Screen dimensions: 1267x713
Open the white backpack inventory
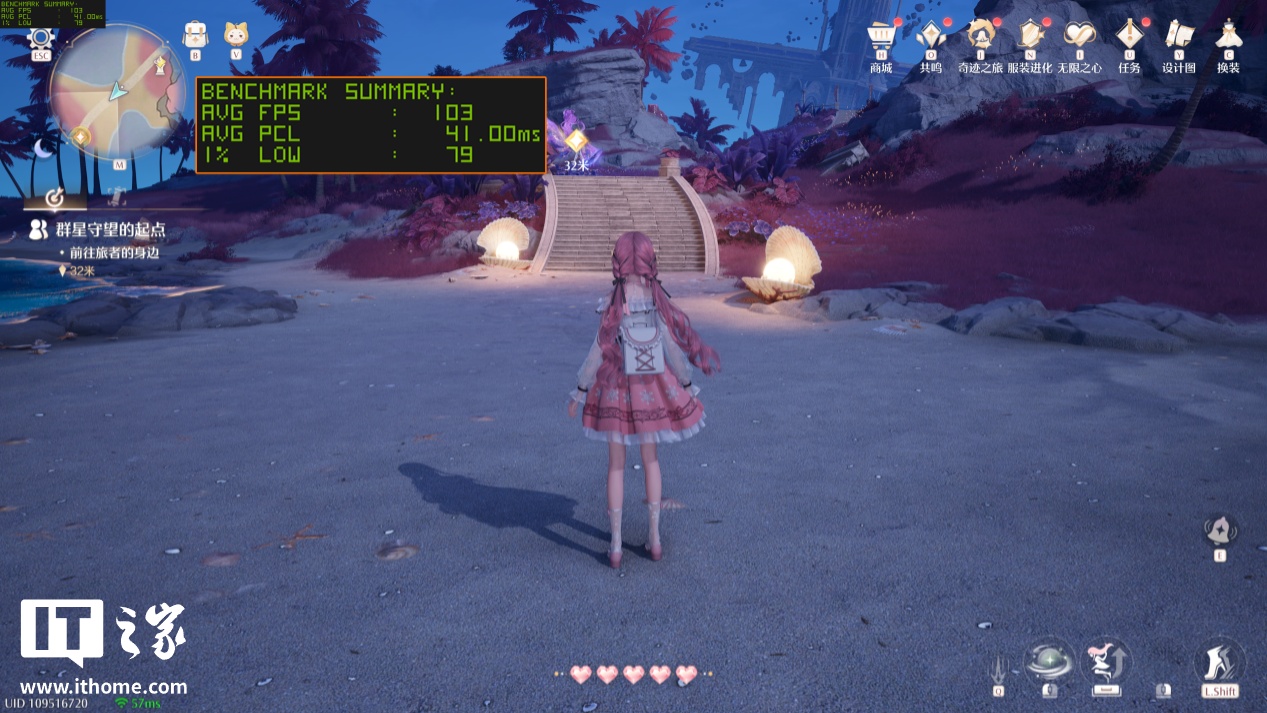point(195,35)
